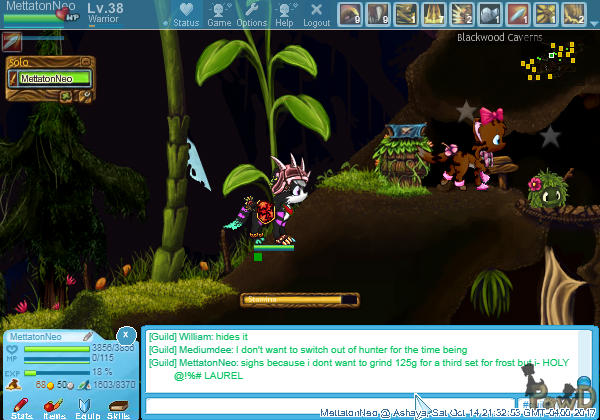Click the pencil icon beside character name
Screen dimensions: 600x420
pyautogui.click(x=88, y=337)
